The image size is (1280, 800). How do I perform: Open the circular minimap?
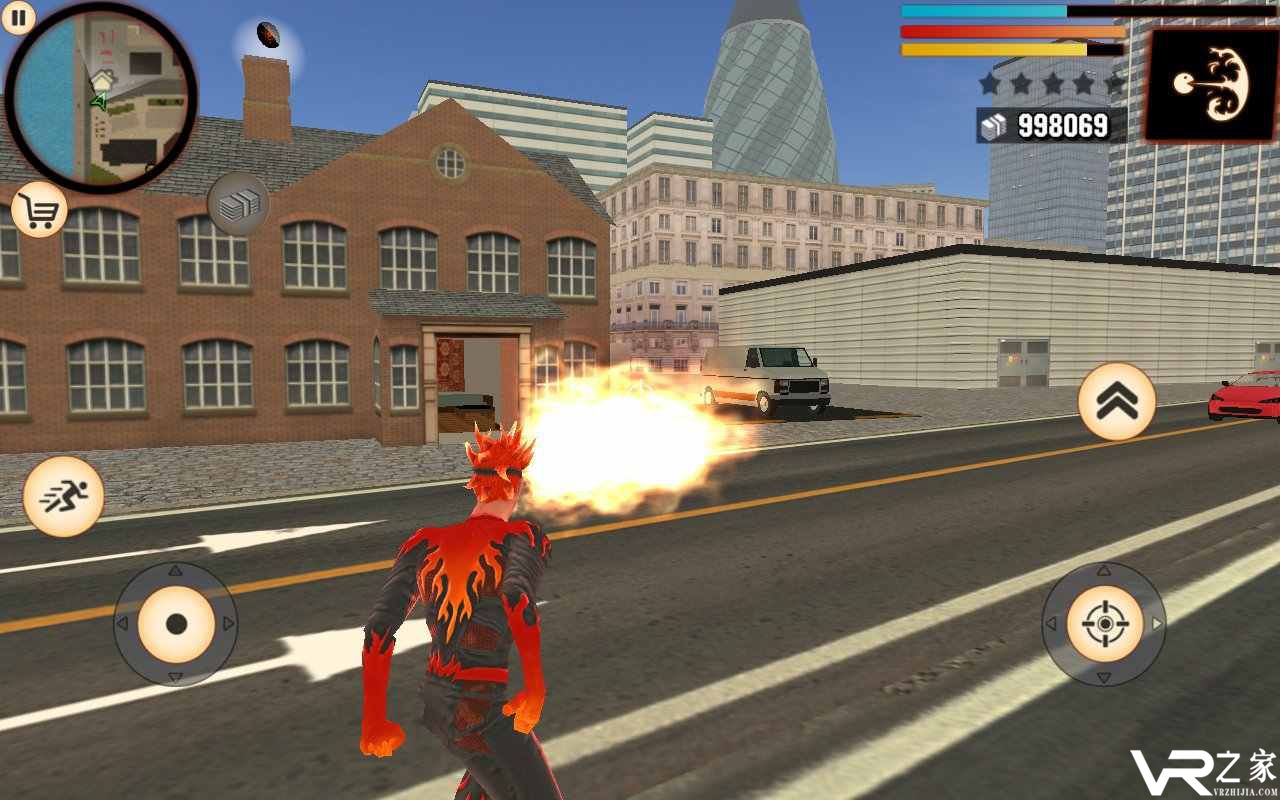pyautogui.click(x=101, y=97)
